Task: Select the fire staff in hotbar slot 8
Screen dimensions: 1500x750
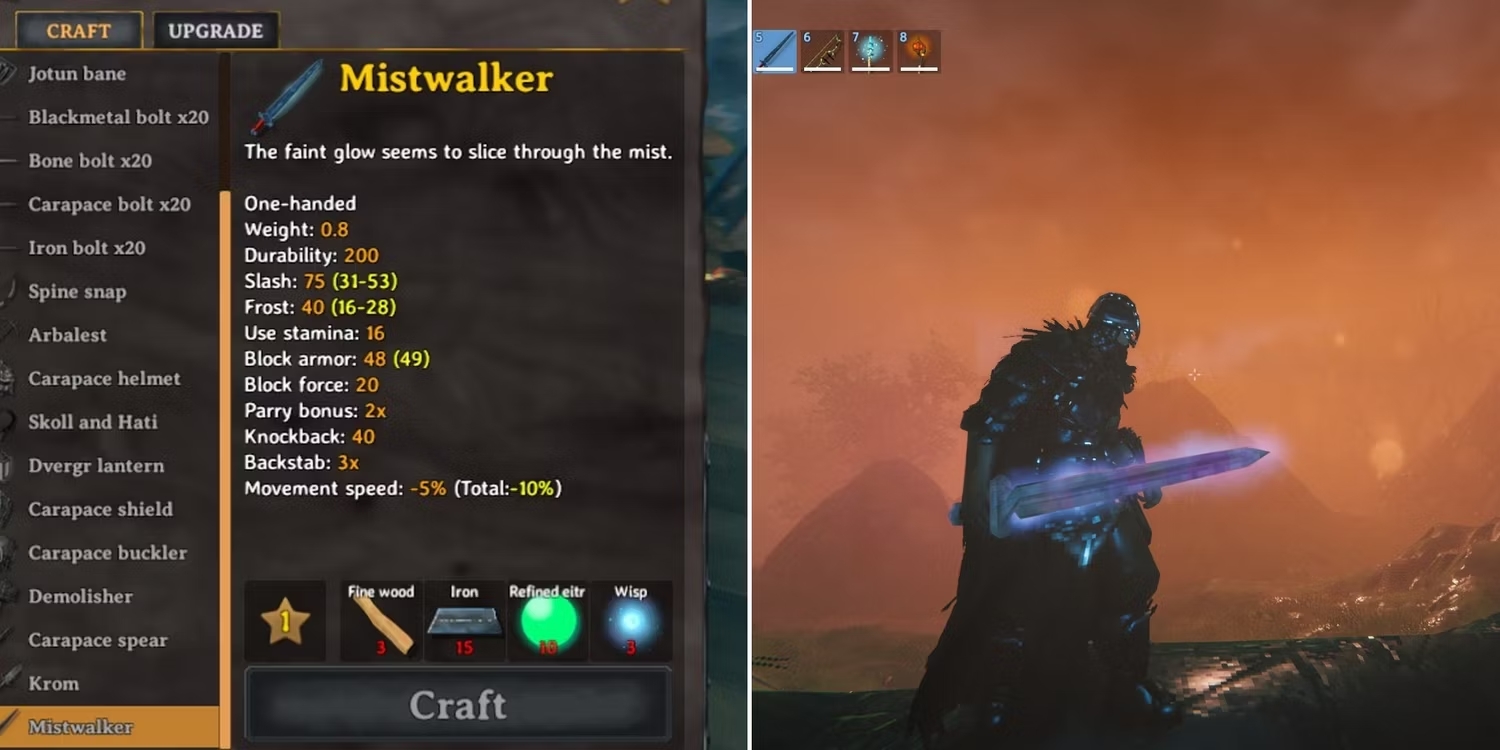Action: pyautogui.click(x=917, y=52)
